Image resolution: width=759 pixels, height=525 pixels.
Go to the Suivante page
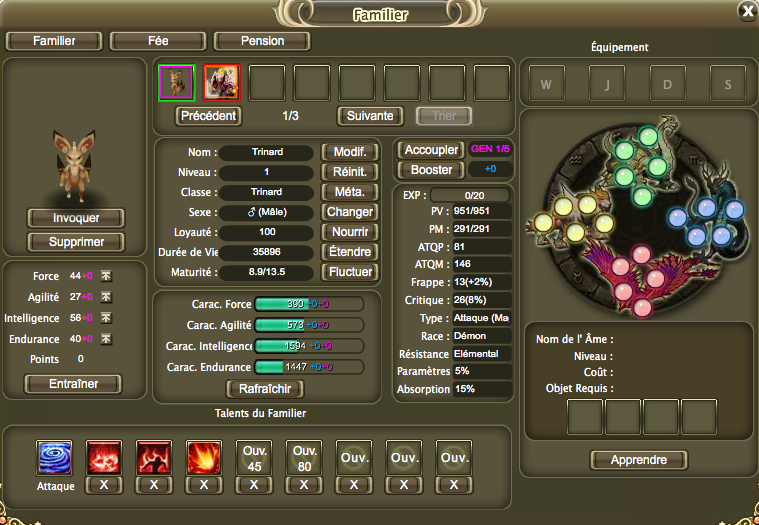[x=371, y=115]
